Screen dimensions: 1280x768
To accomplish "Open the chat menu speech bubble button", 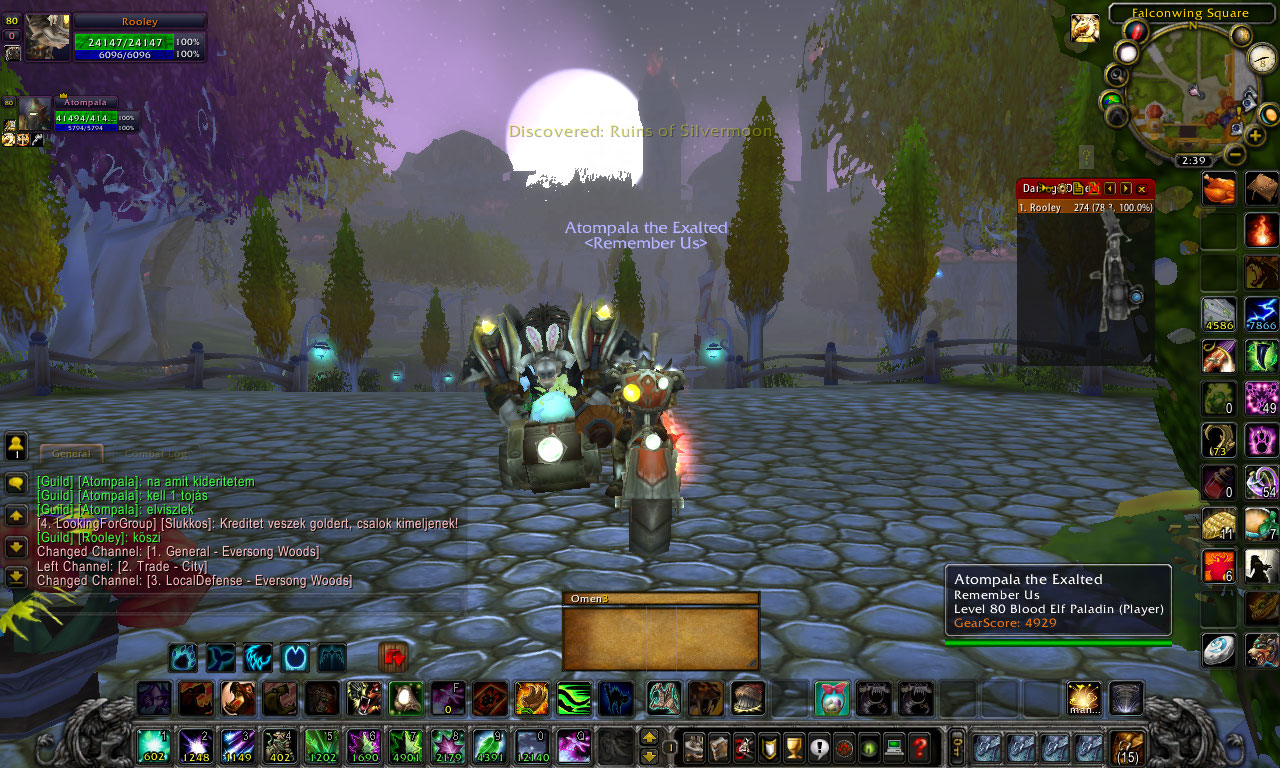I will click(16, 484).
